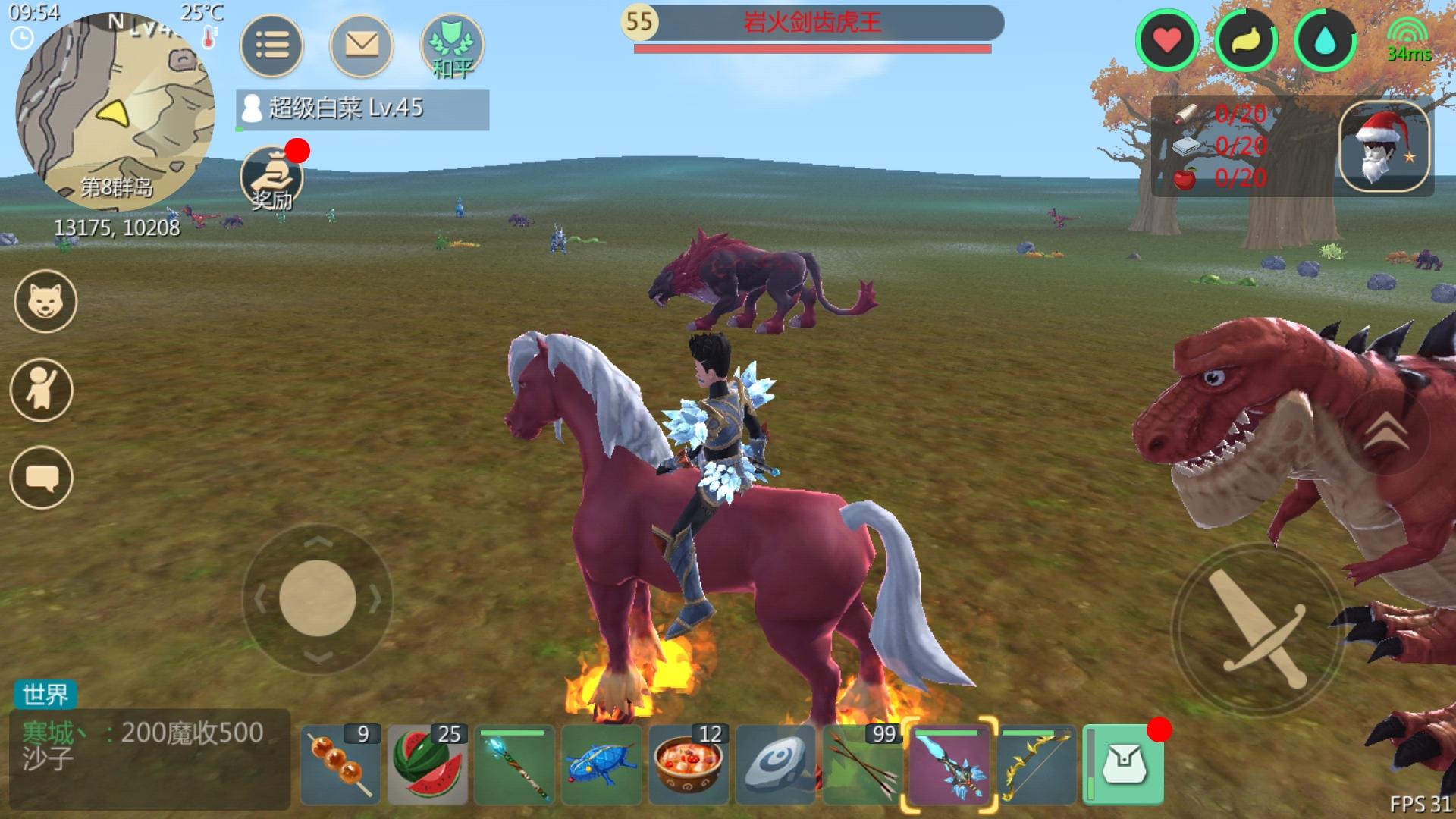Screen dimensions: 1456x819
Task: Check the mail envelope icon
Action: [362, 45]
